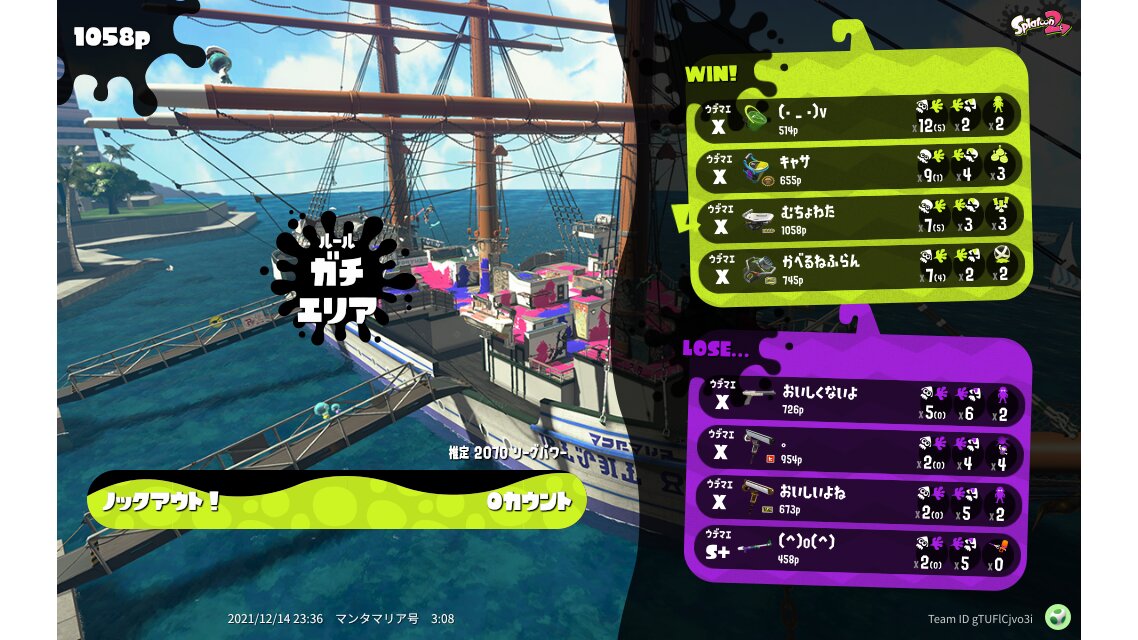Image resolution: width=1138 pixels, height=640 pixels.
Task: Select the (^)o(^) S+ player row
Action: tap(858, 549)
